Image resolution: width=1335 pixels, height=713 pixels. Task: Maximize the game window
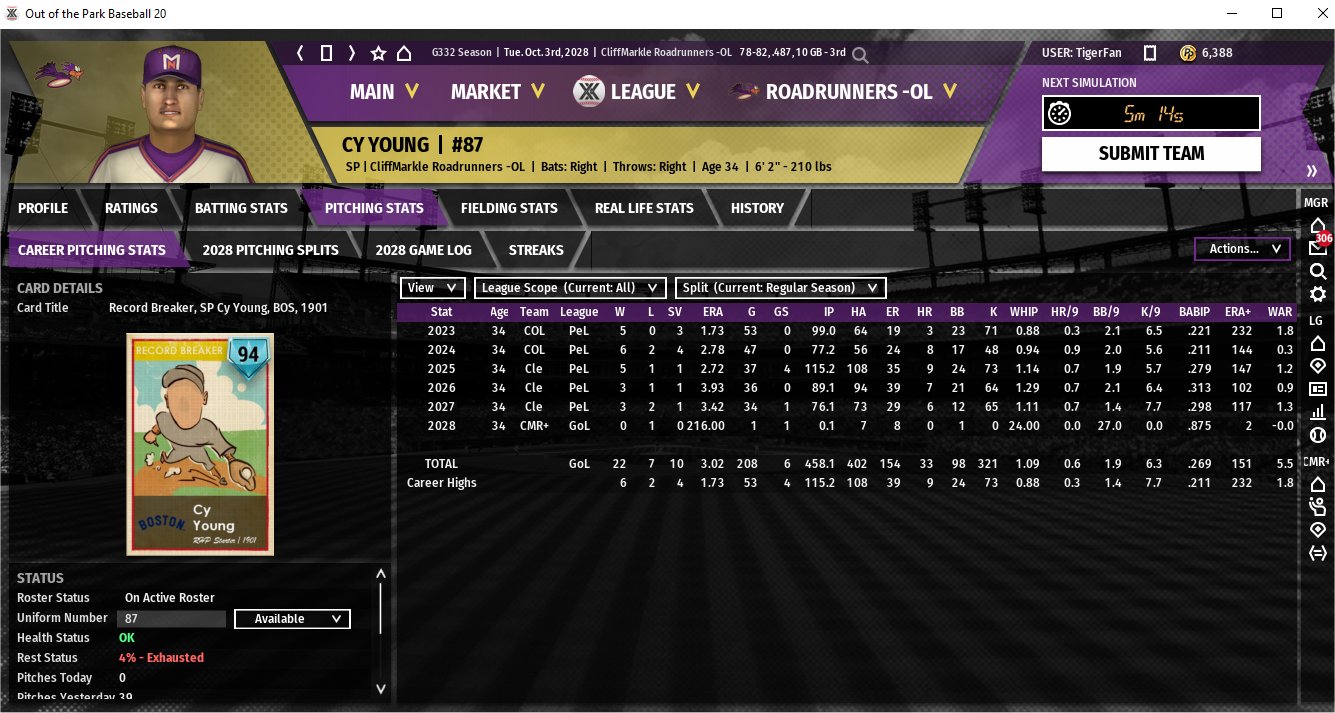click(x=1277, y=14)
